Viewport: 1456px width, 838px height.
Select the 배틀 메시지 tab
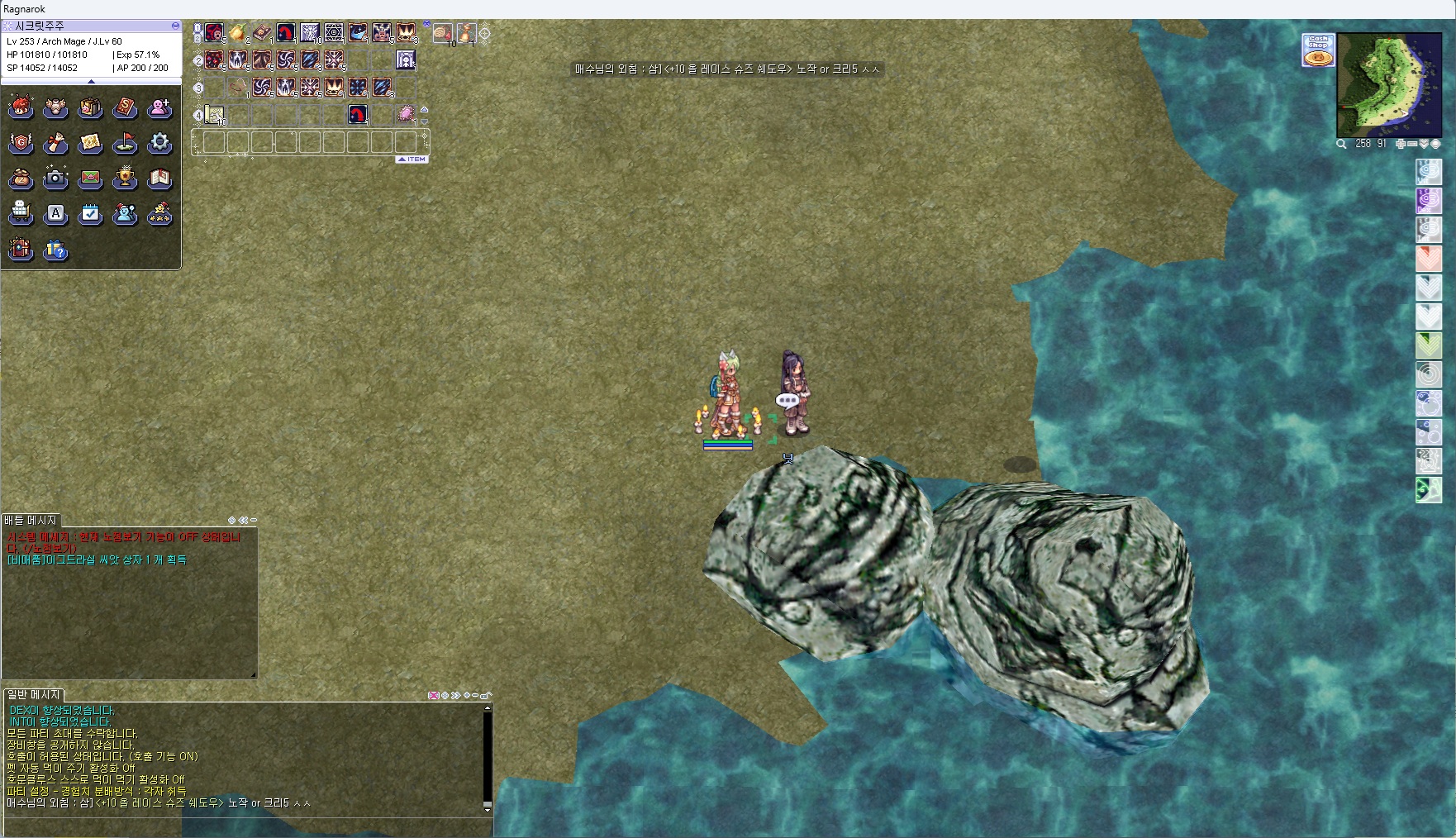click(x=31, y=520)
